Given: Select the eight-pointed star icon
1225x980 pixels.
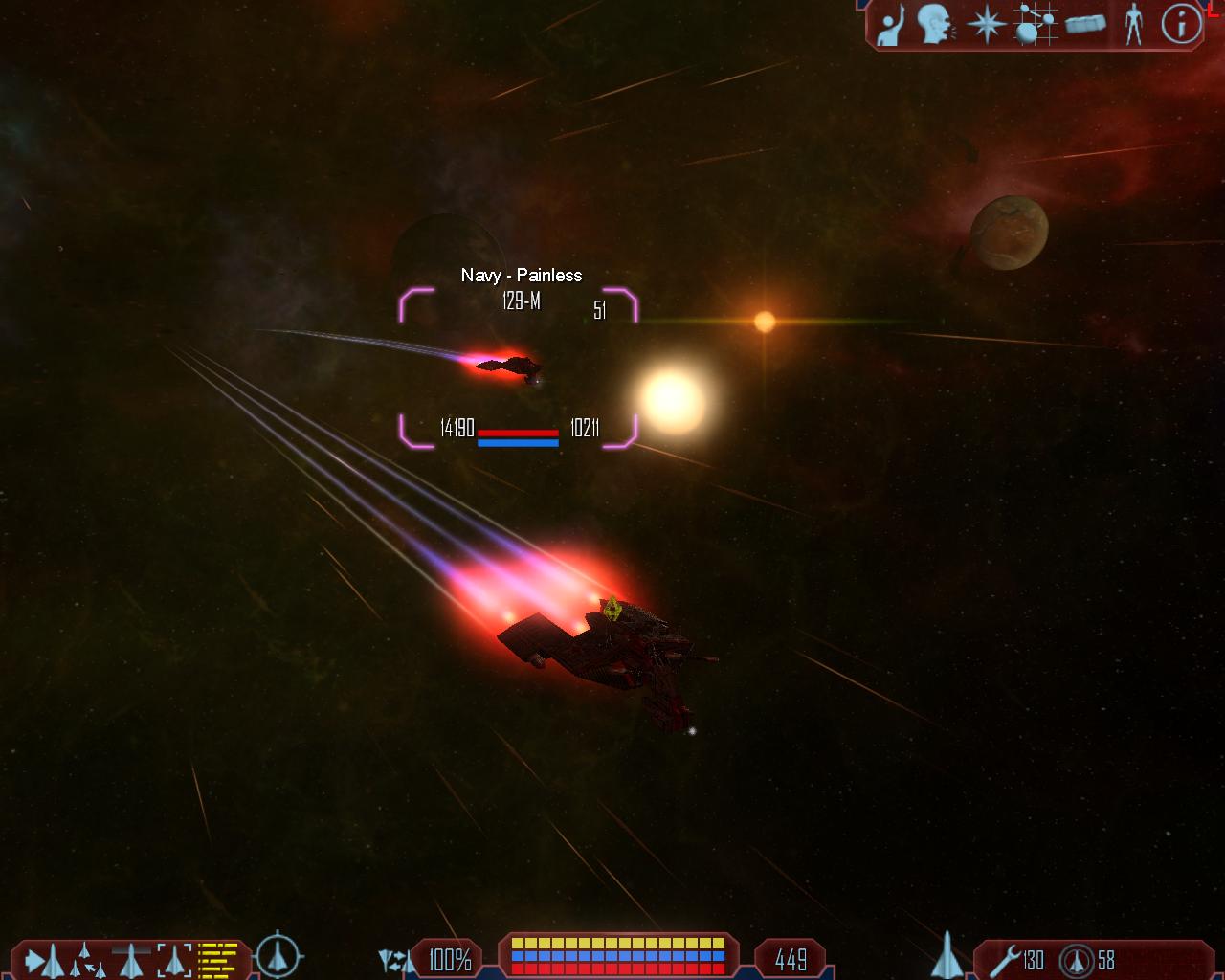Looking at the screenshot, I should pos(985,25).
